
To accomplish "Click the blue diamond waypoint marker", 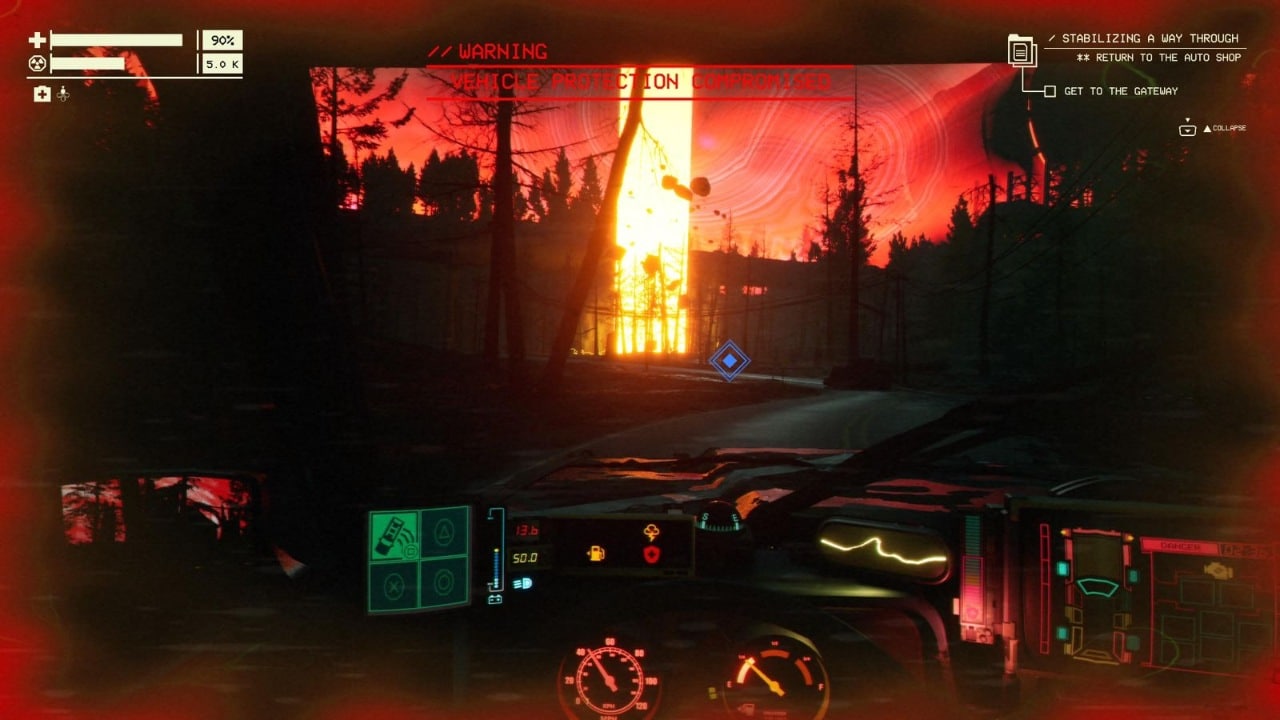I will coord(729,360).
